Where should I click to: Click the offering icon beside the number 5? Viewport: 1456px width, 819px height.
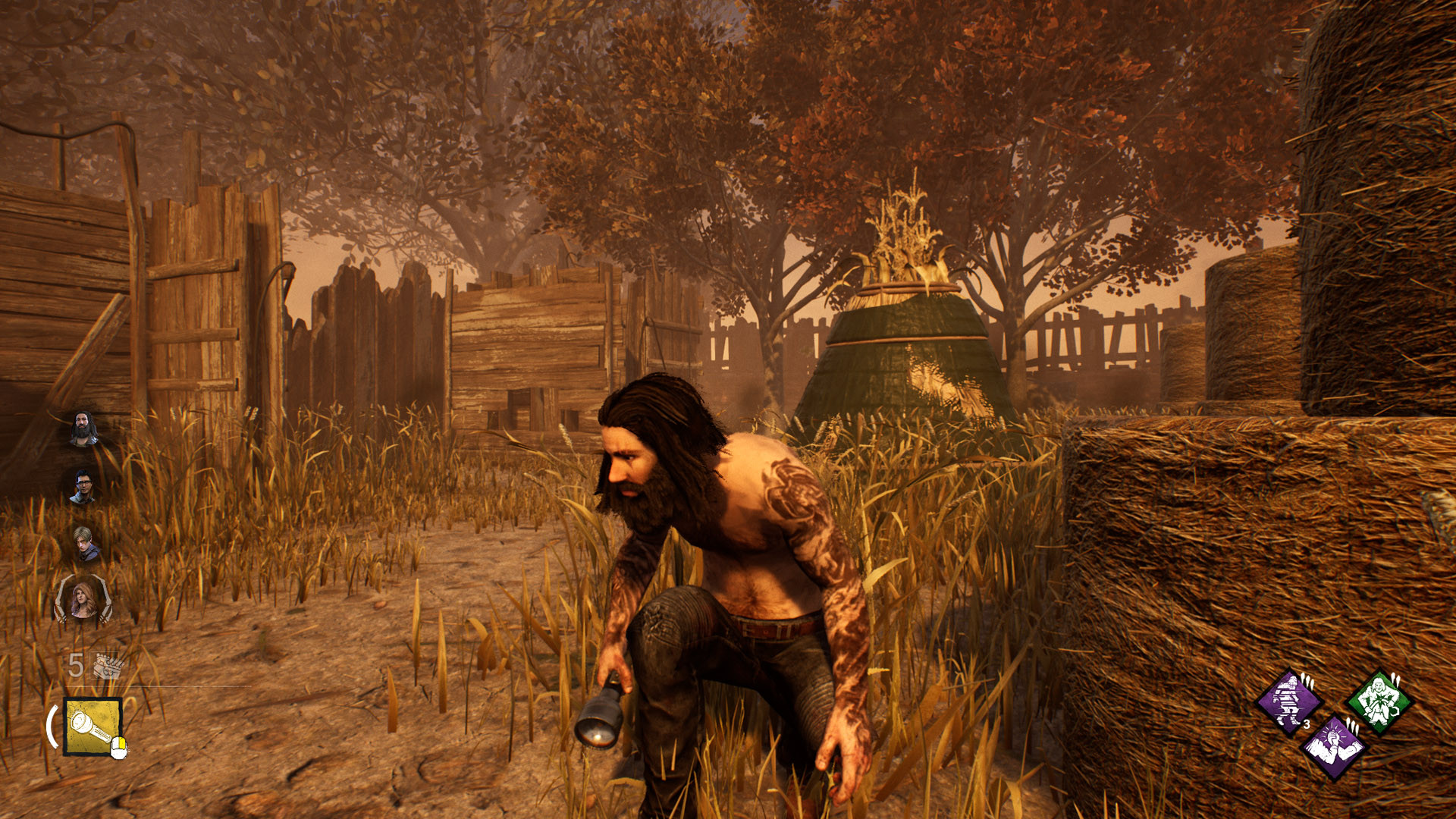coord(106,665)
